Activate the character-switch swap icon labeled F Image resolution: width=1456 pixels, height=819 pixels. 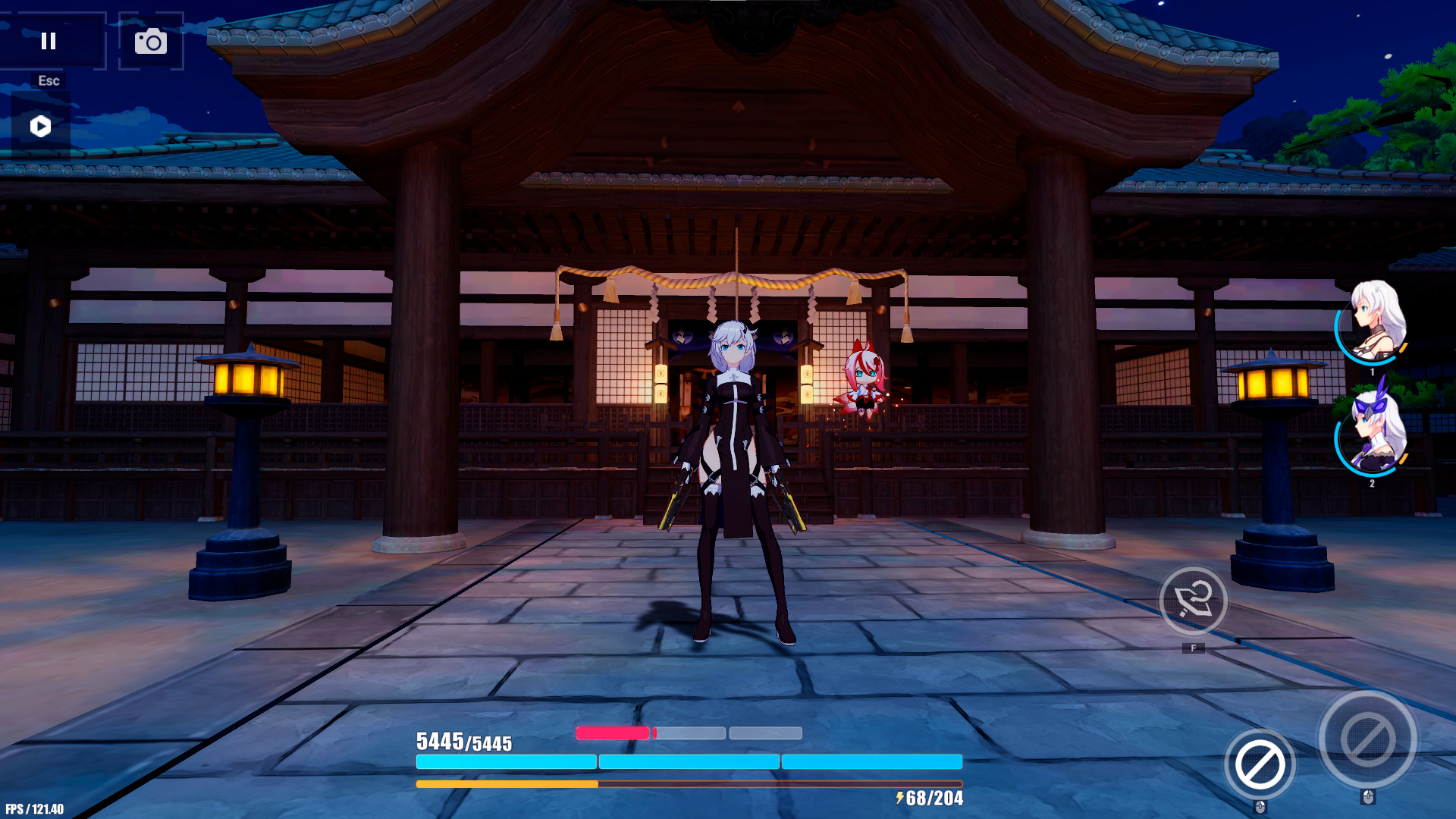point(1194,601)
